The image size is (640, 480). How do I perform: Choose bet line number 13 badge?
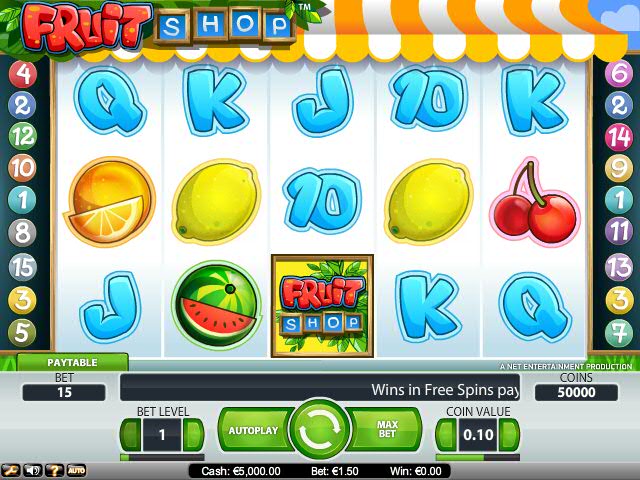pos(619,266)
